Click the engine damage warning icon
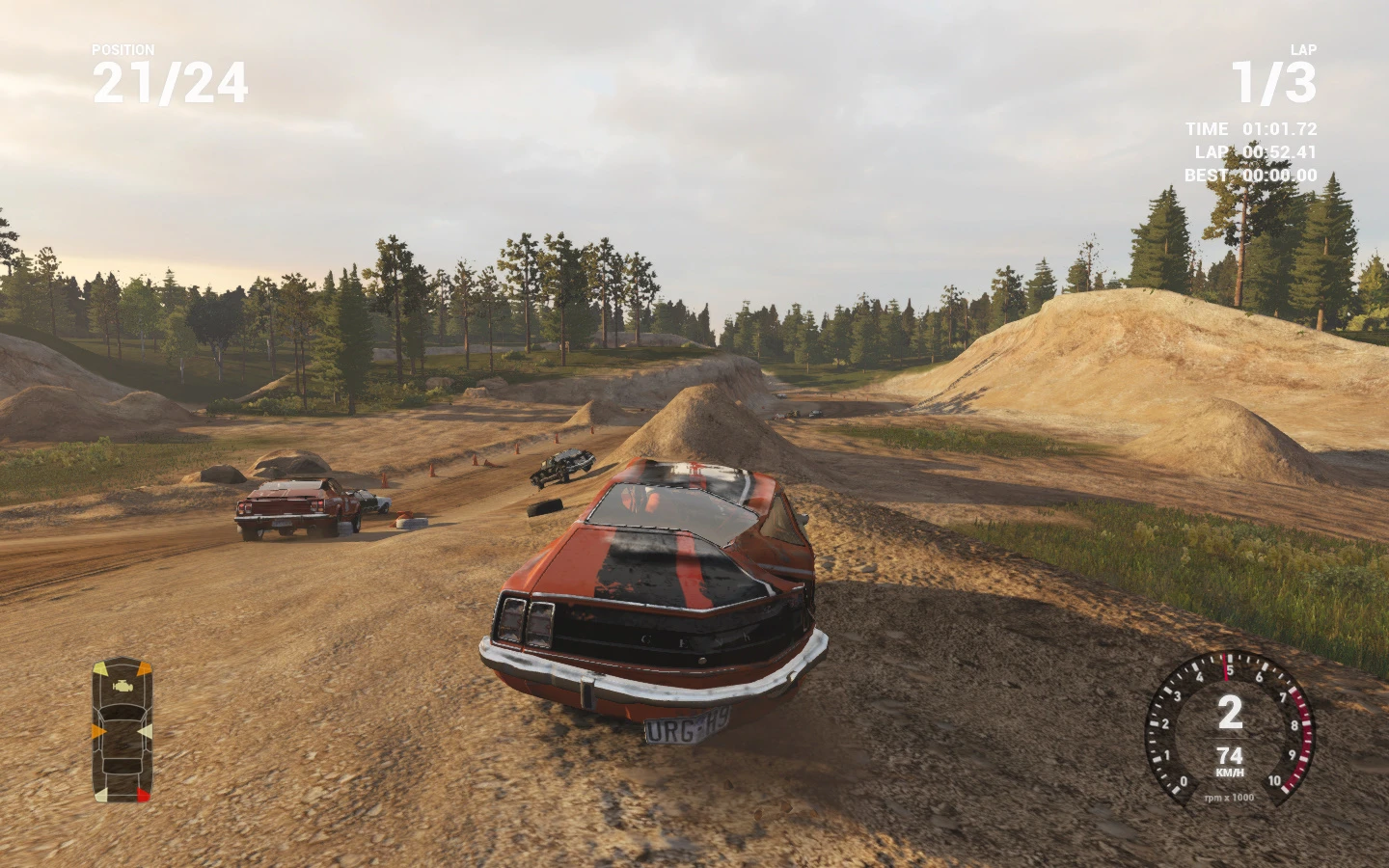This screenshot has height=868, width=1389. tap(123, 687)
